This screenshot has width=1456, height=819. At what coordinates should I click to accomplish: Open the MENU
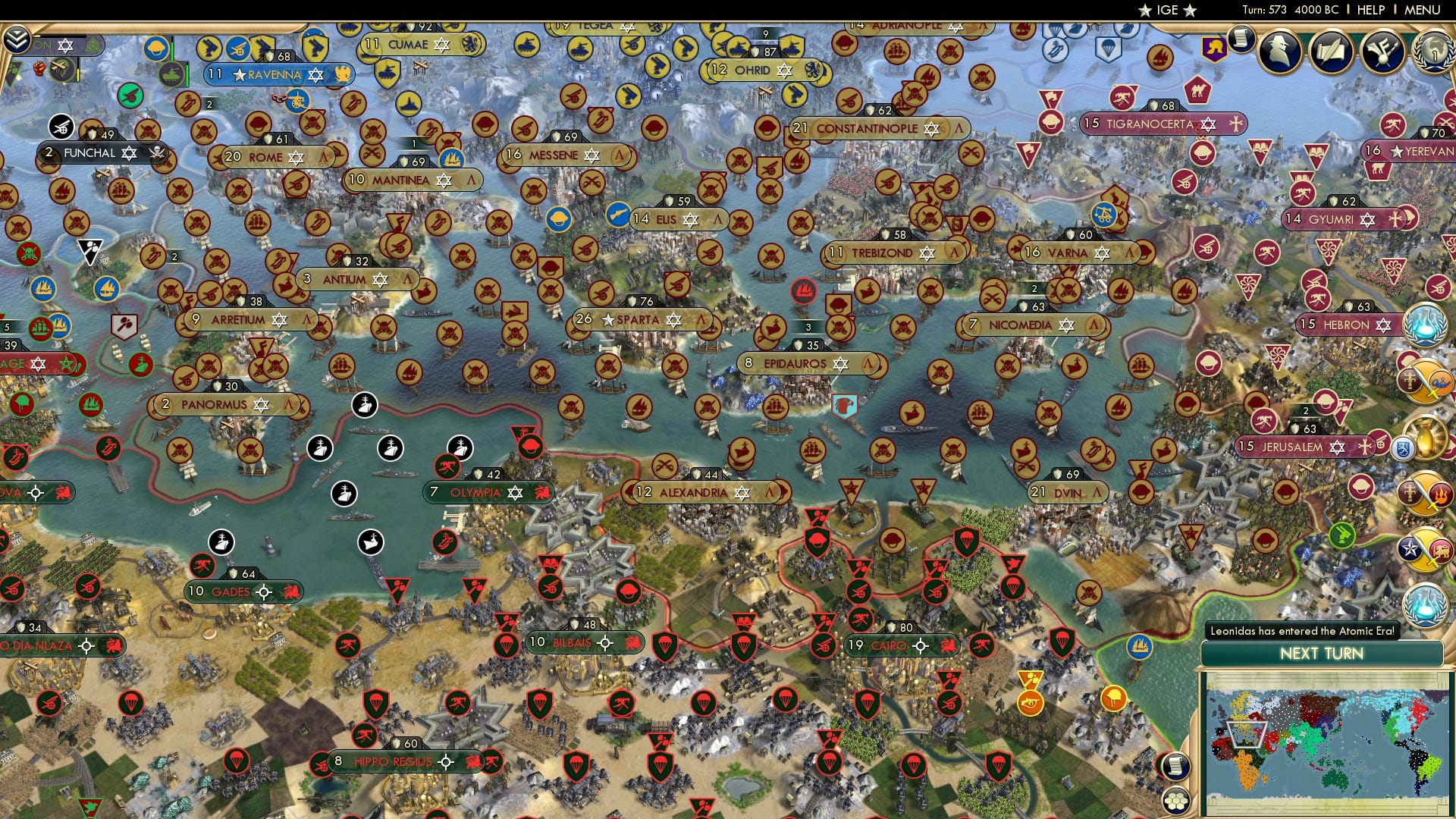1424,10
